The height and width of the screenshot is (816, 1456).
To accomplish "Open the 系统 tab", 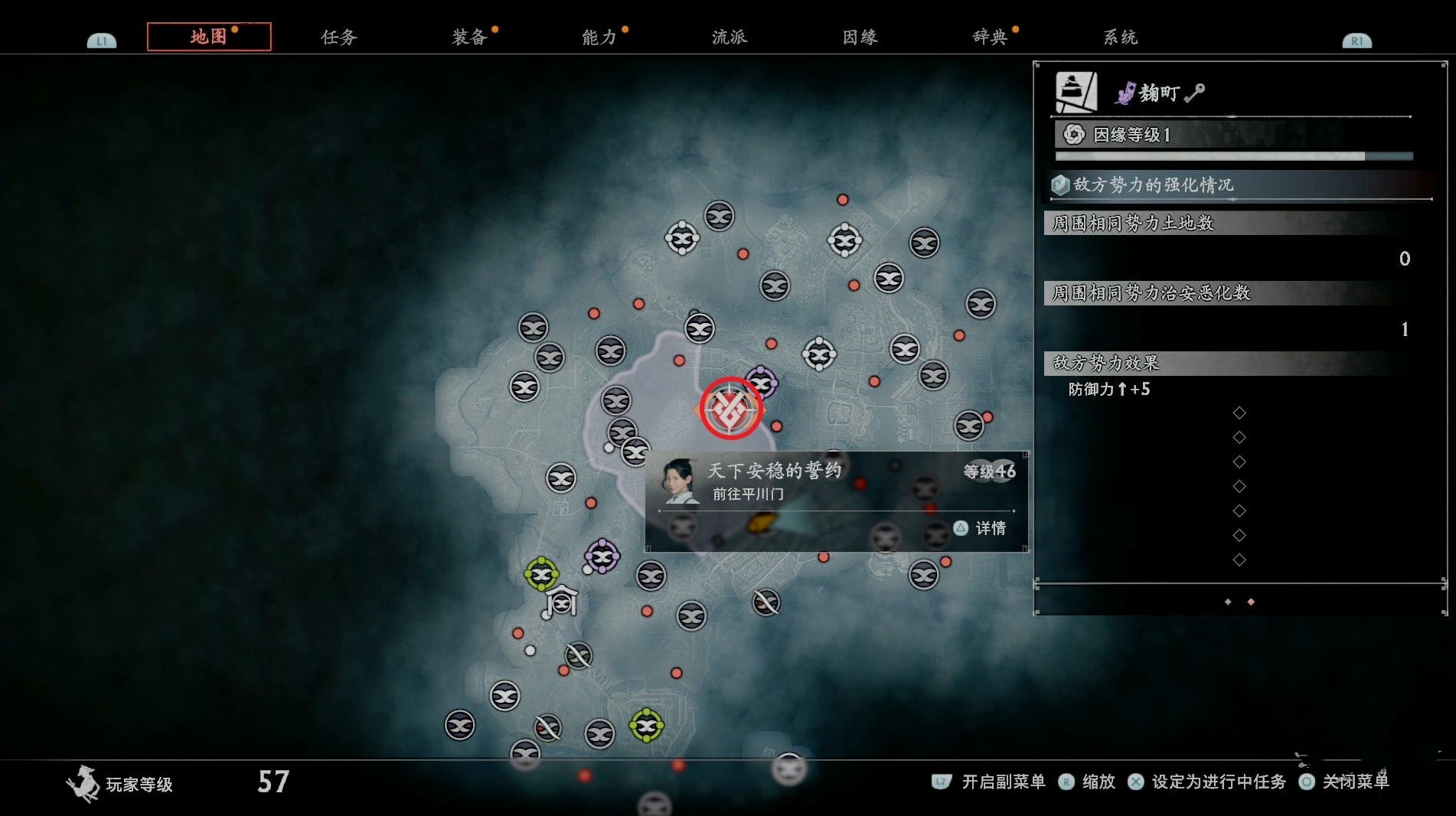I will 1120,37.
